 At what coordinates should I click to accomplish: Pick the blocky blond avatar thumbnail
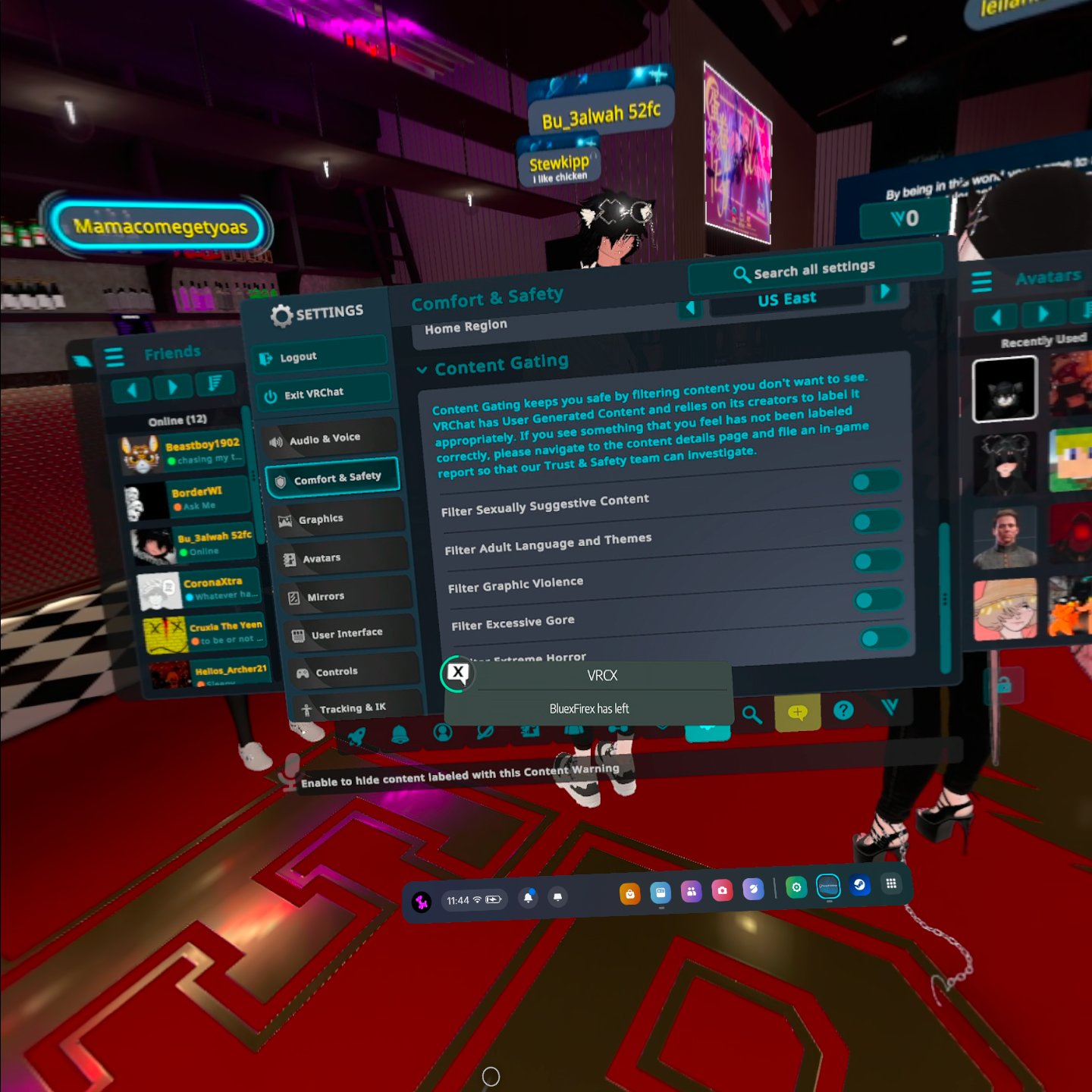click(x=1069, y=460)
